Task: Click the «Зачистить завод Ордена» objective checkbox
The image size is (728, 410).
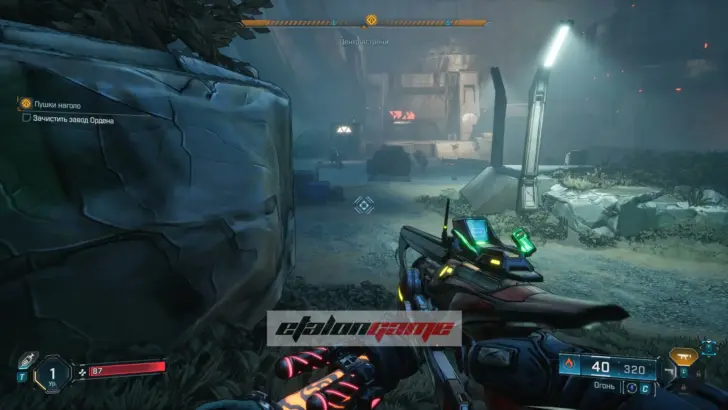Action: (x=26, y=118)
